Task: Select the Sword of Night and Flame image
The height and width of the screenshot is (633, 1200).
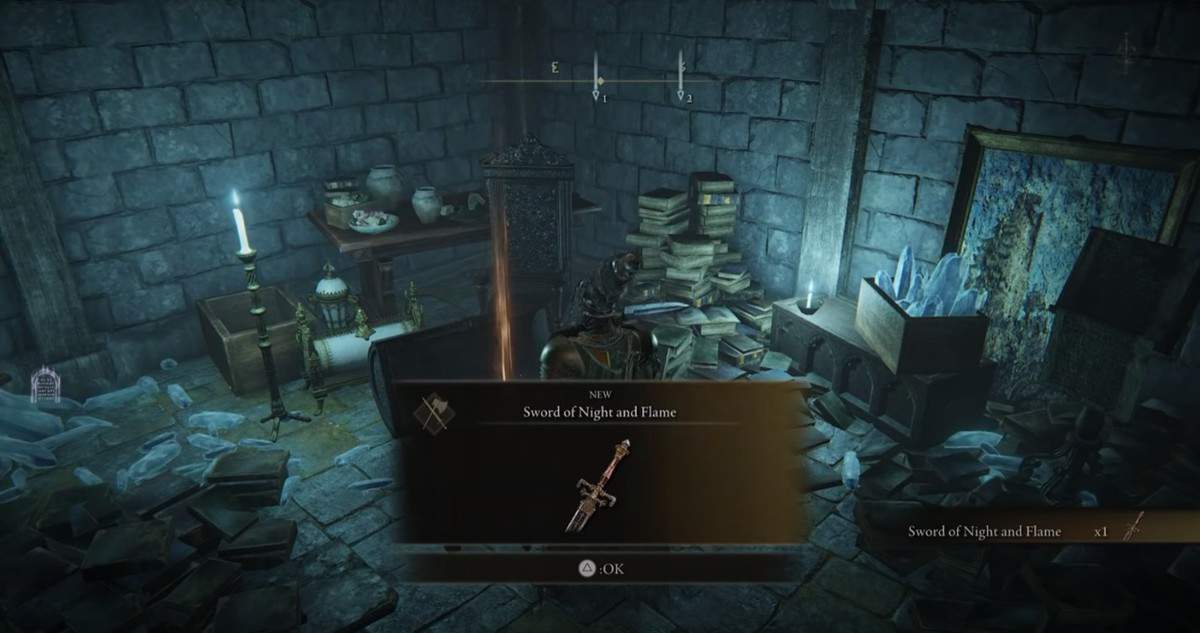Action: pos(596,487)
